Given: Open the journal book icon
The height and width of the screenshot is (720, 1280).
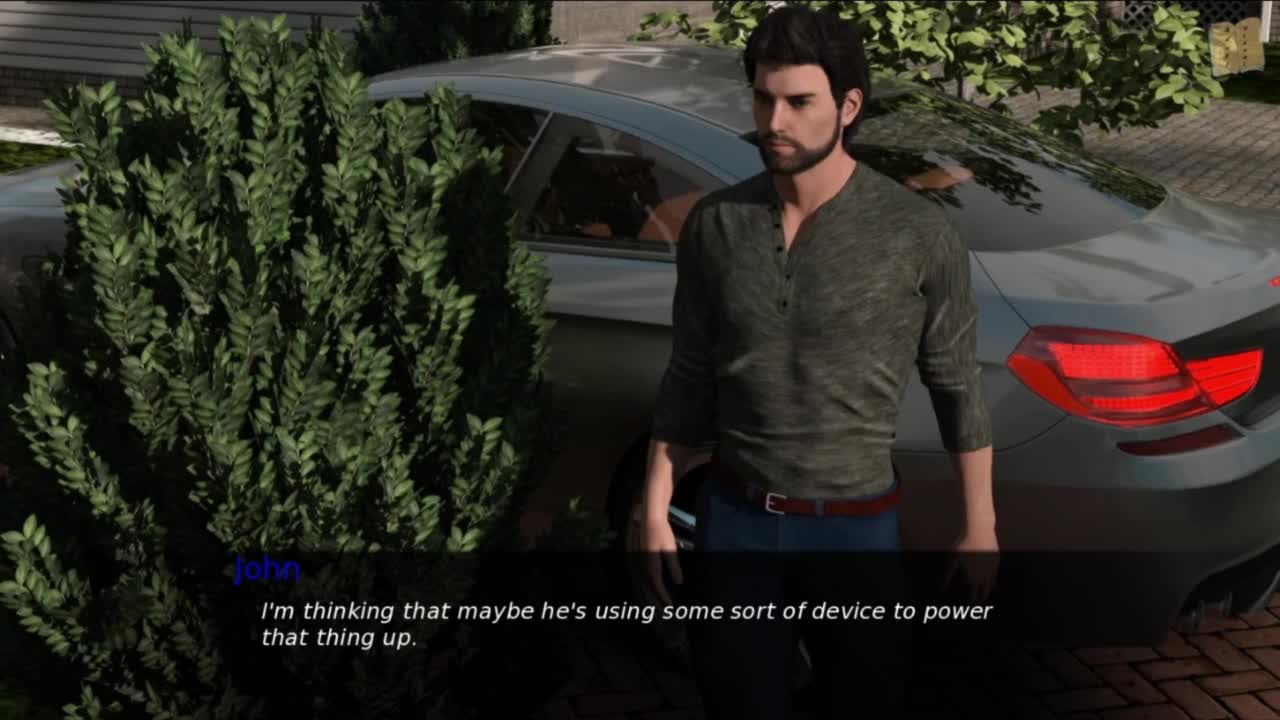Looking at the screenshot, I should (1236, 47).
